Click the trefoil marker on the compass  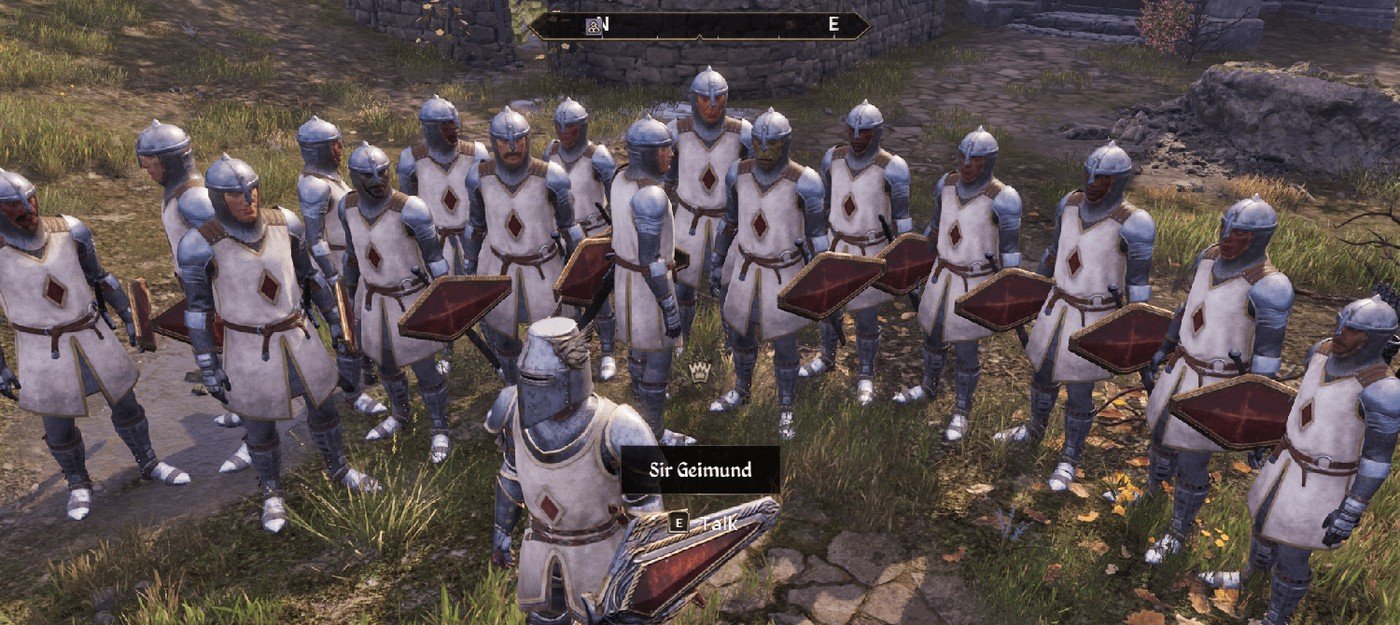pos(593,25)
